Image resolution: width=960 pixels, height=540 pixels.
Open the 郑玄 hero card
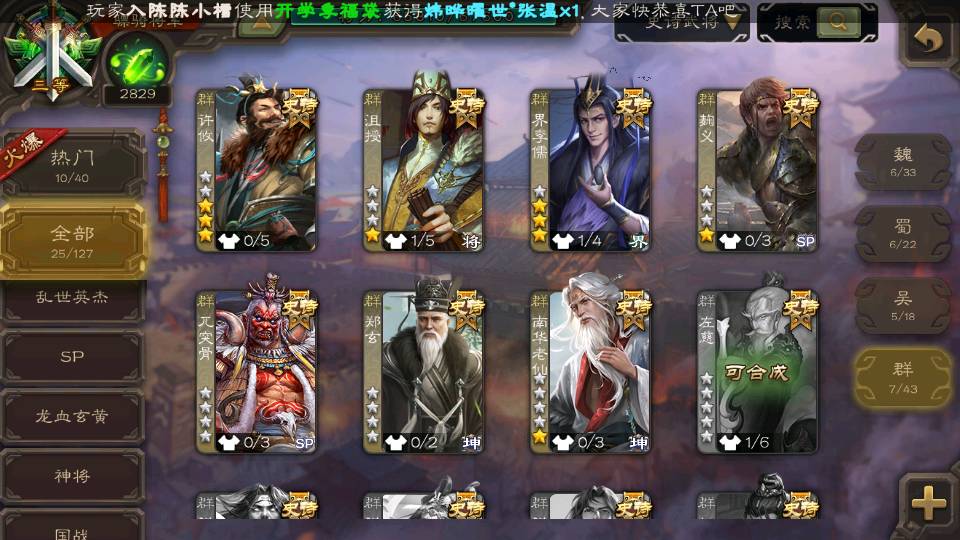(422, 370)
